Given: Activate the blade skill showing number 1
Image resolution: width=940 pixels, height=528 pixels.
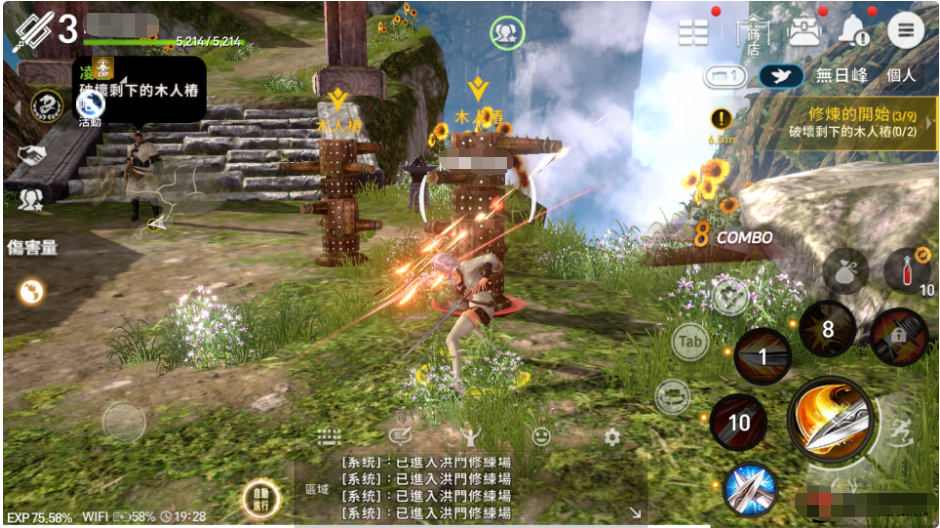Looking at the screenshot, I should pyautogui.click(x=762, y=356).
